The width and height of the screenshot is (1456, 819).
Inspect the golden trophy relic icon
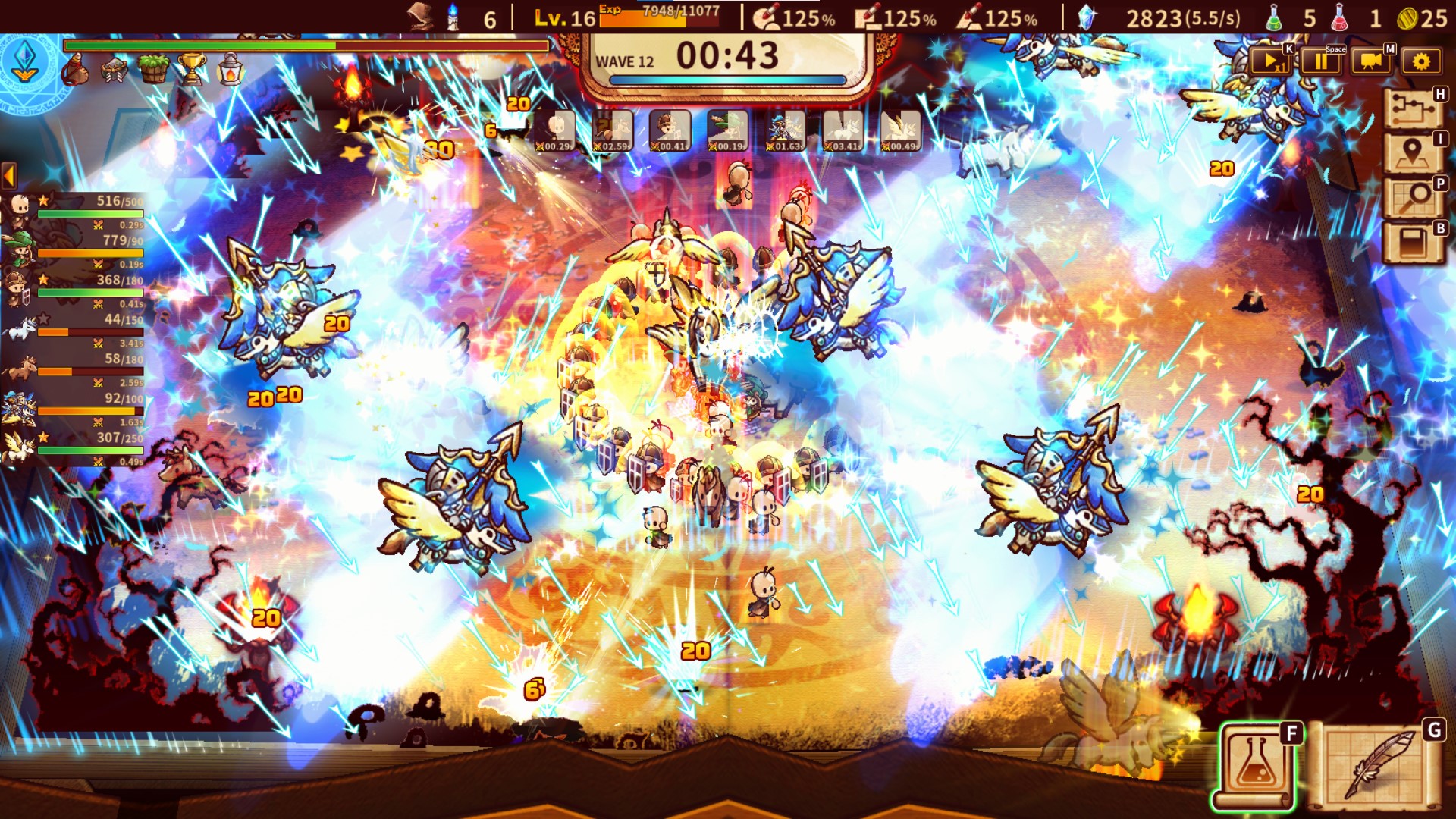[191, 70]
